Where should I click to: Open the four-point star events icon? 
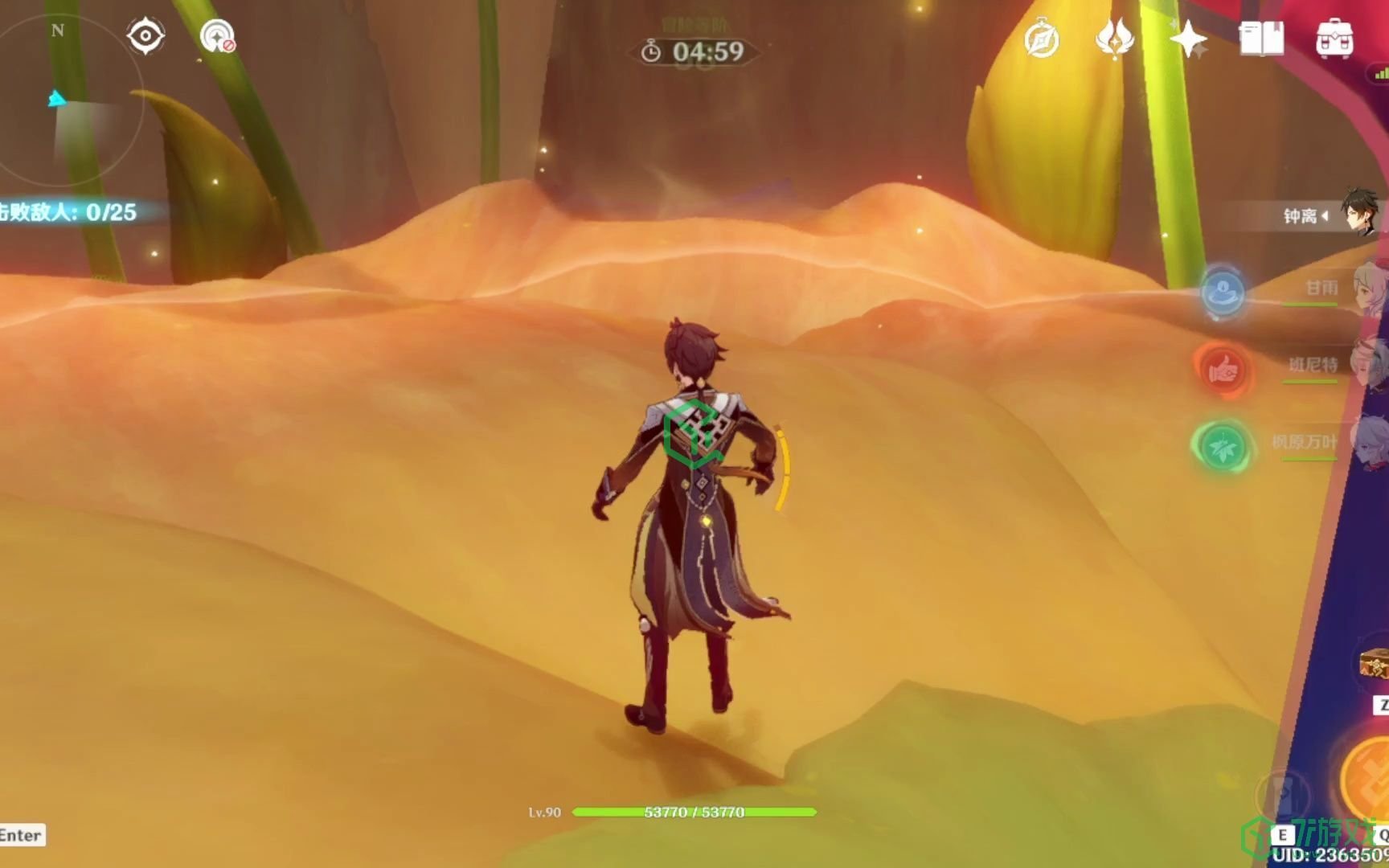tap(1188, 39)
